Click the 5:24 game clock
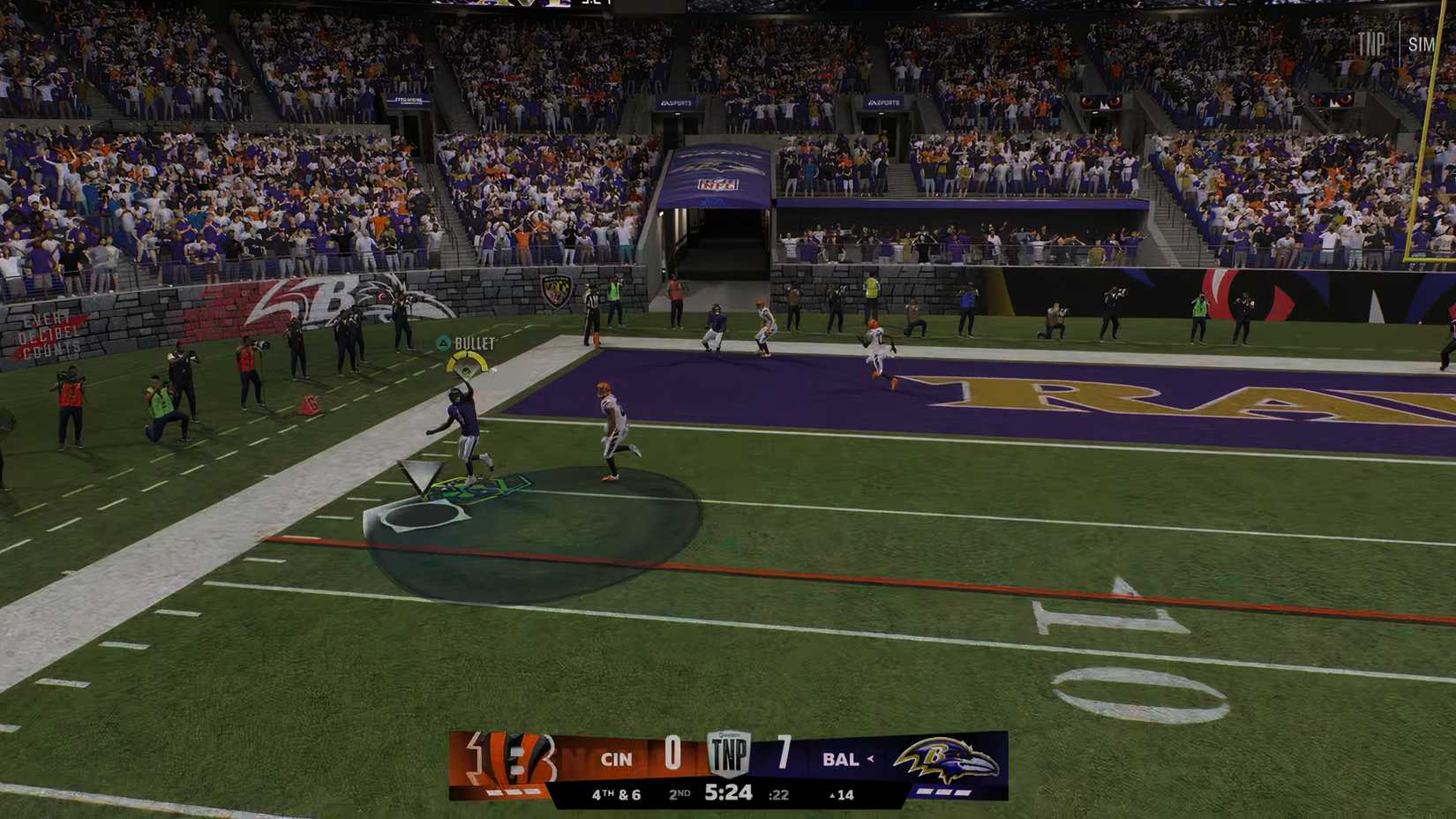The image size is (1456, 819). pos(728,792)
